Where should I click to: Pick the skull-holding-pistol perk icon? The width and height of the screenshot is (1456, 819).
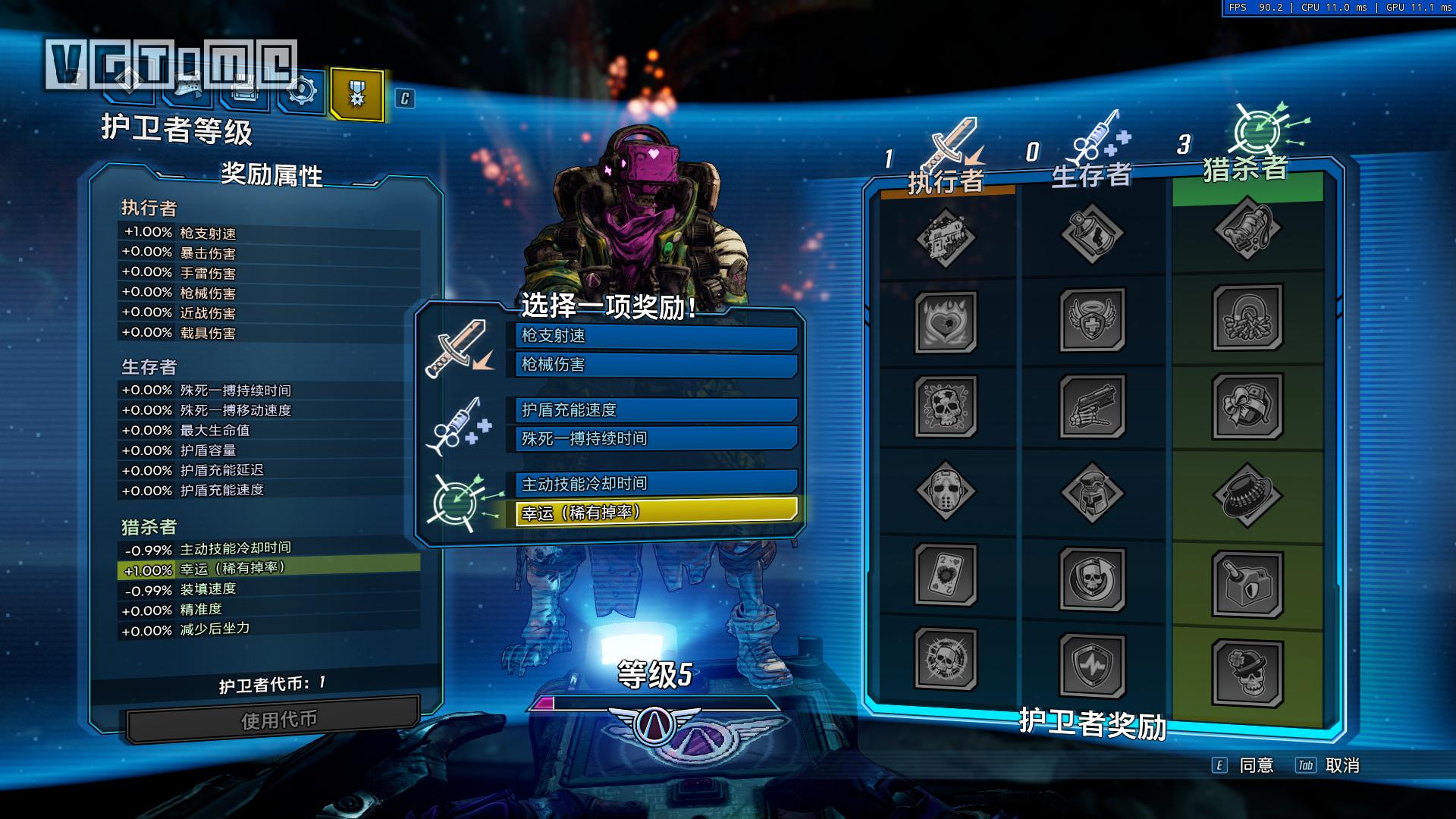[1091, 406]
